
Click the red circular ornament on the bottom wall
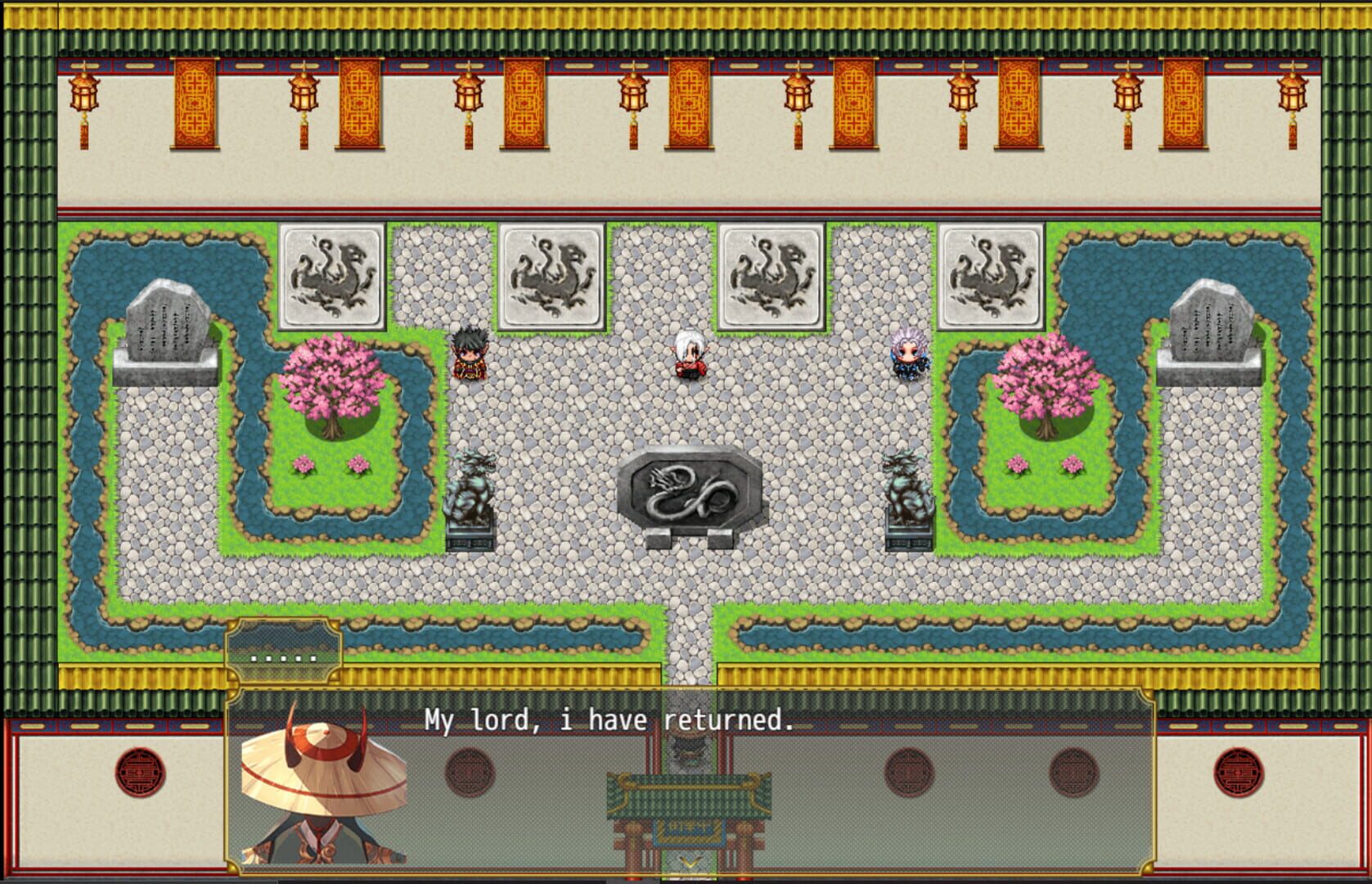(x=139, y=769)
